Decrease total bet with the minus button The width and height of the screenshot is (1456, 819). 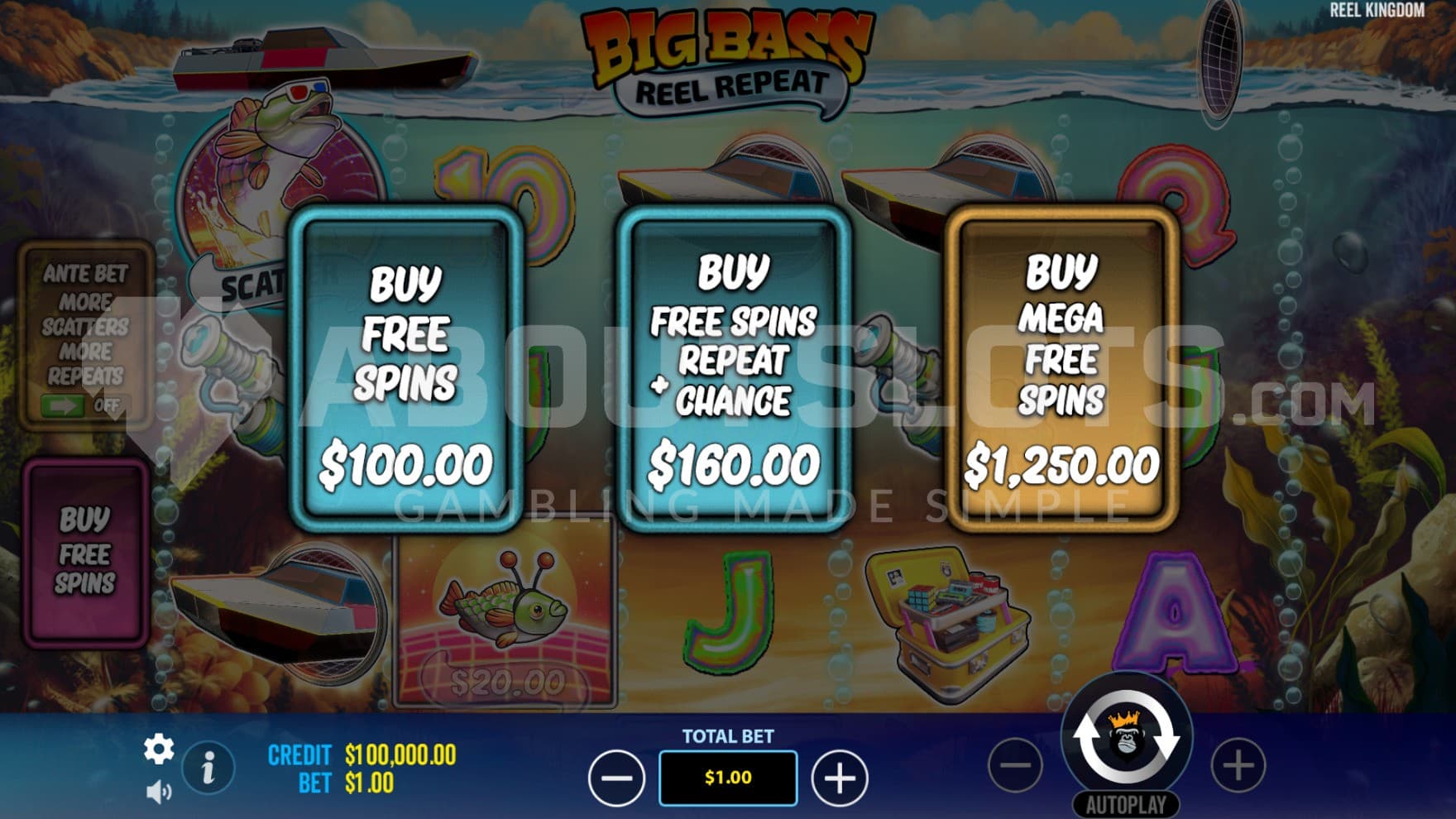[616, 778]
